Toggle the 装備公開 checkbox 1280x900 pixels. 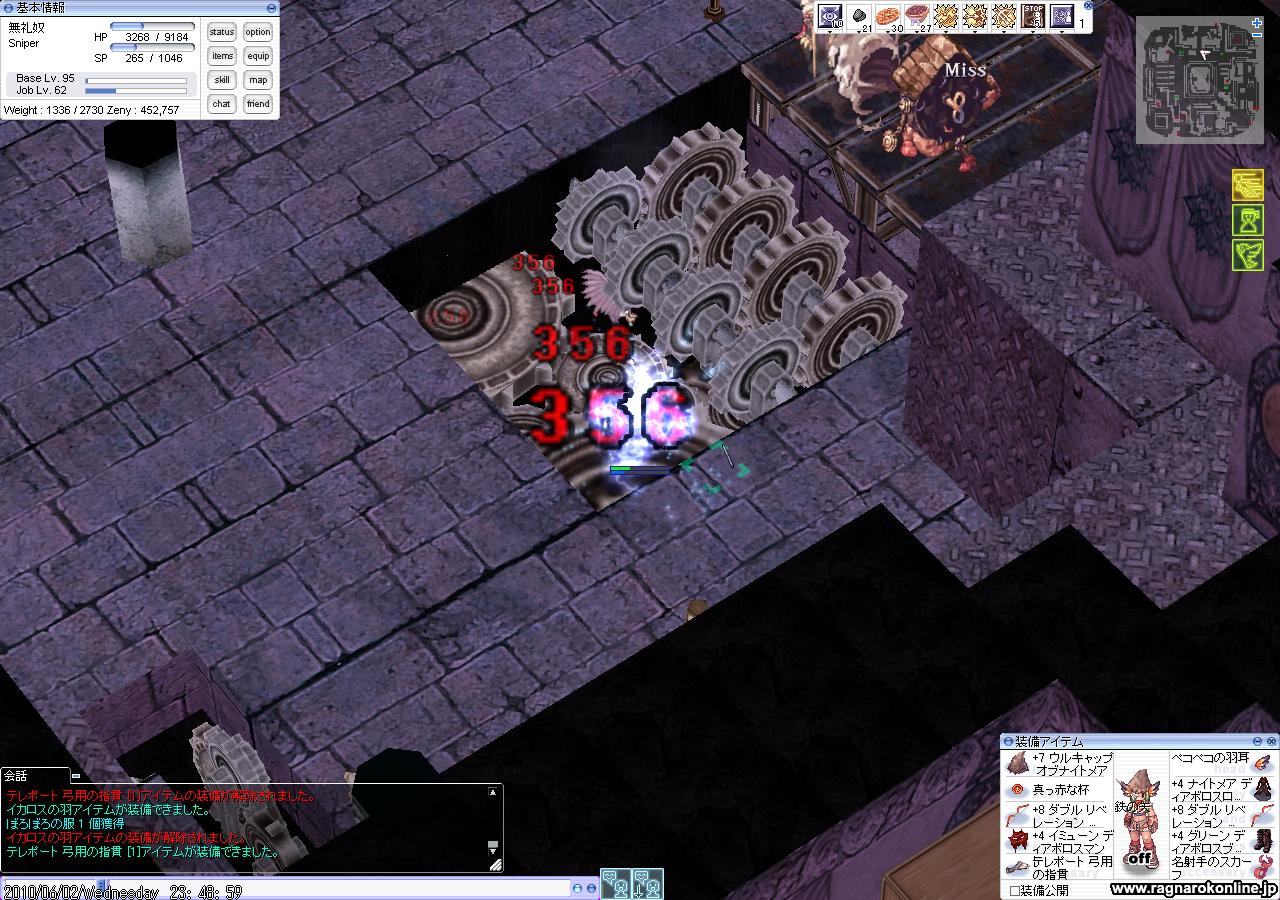pos(1015,890)
